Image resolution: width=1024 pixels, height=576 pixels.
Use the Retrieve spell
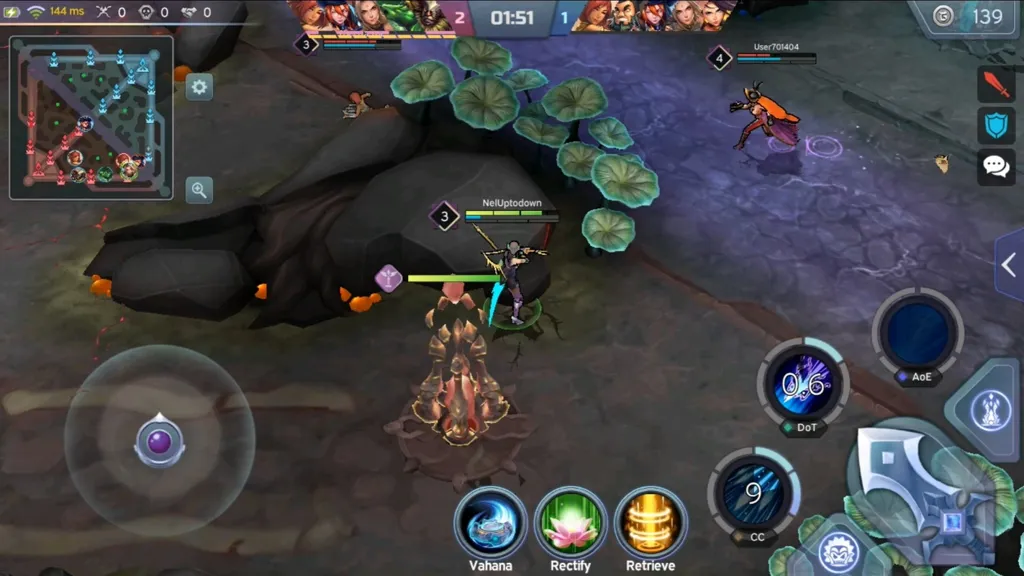click(650, 522)
